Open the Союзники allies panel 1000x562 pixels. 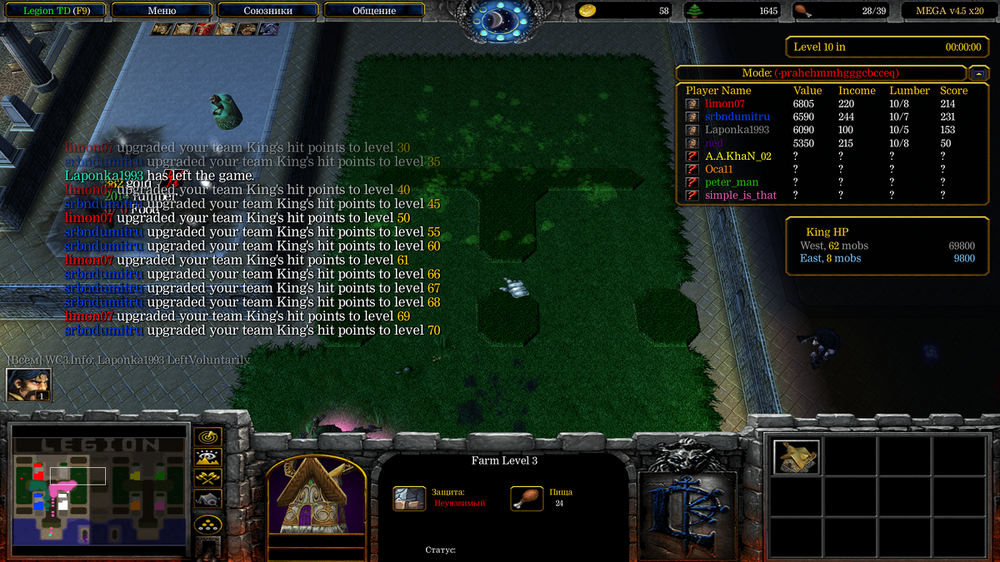(267, 11)
